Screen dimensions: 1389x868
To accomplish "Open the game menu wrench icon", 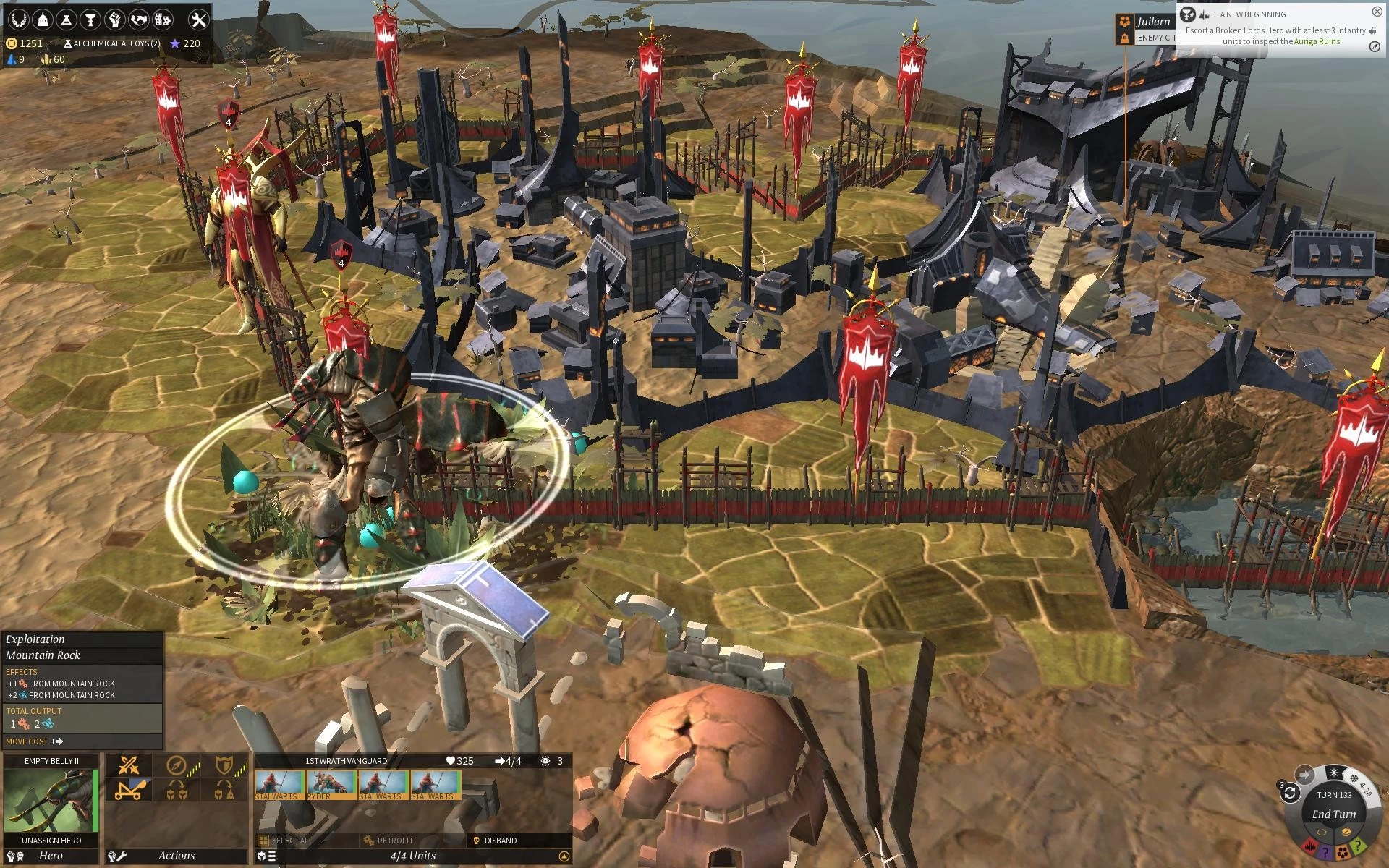I will pyautogui.click(x=198, y=20).
